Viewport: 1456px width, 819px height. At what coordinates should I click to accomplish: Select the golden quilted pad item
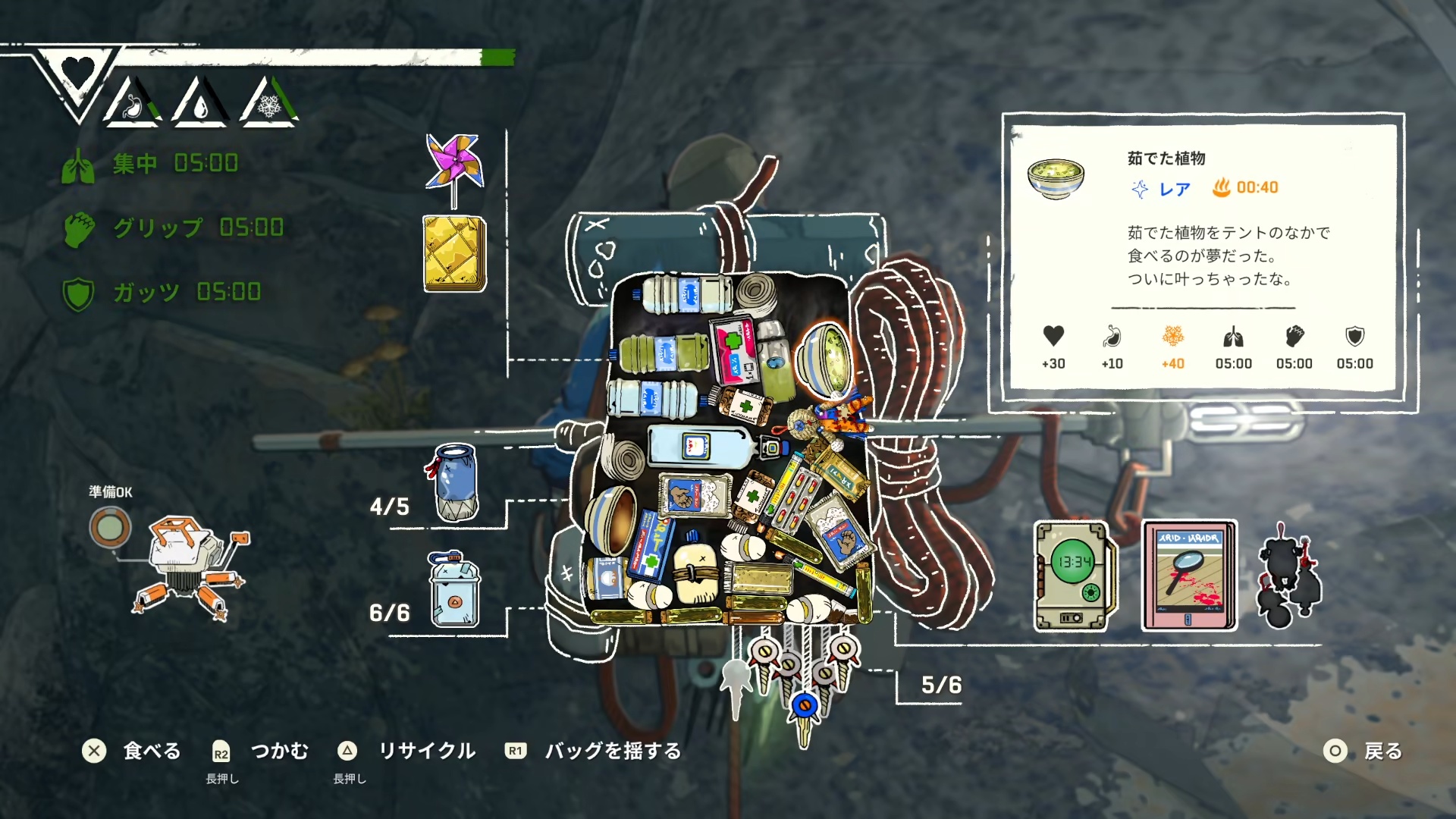[454, 254]
